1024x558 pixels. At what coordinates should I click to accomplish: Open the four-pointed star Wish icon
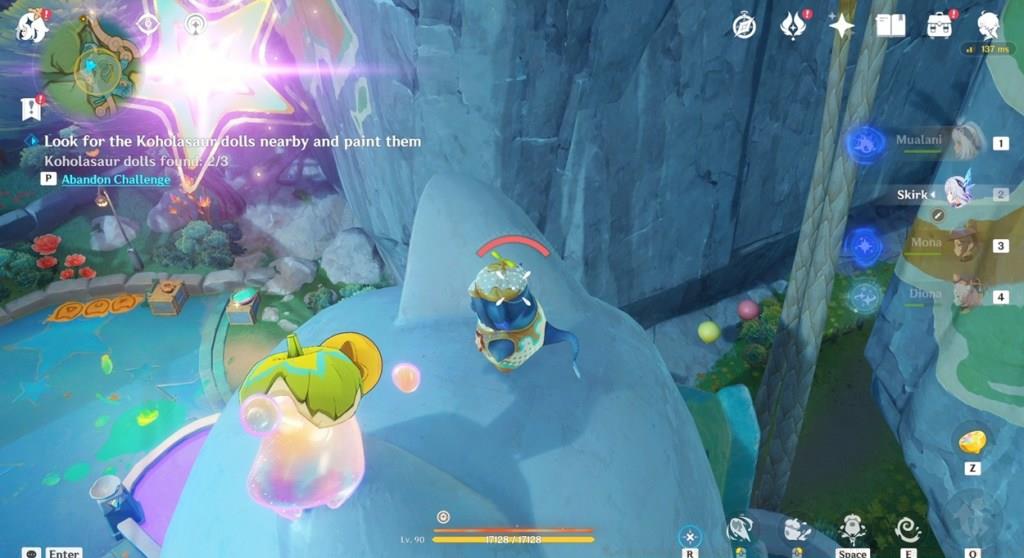(842, 26)
